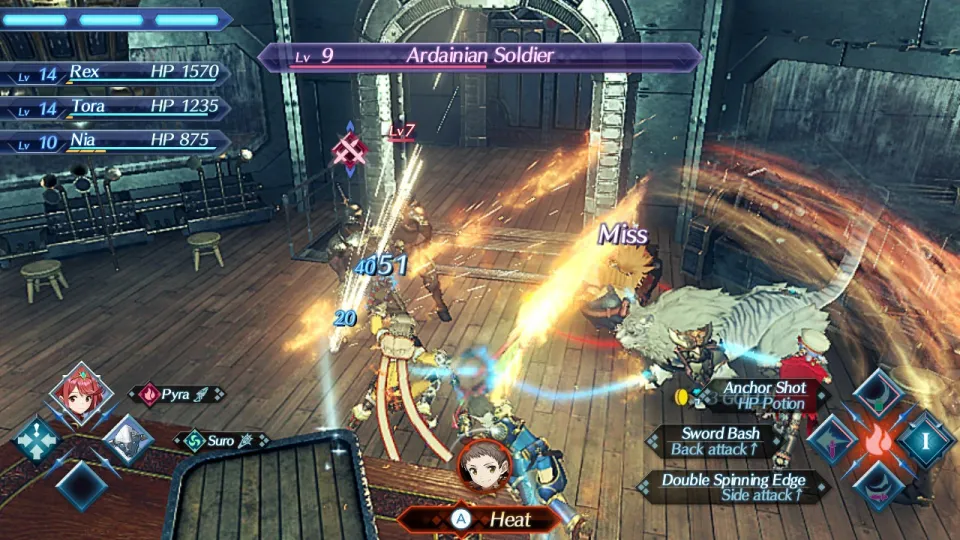Click the Suro wind element name tag
Screen dimensions: 960x540
pyautogui.click(x=220, y=440)
